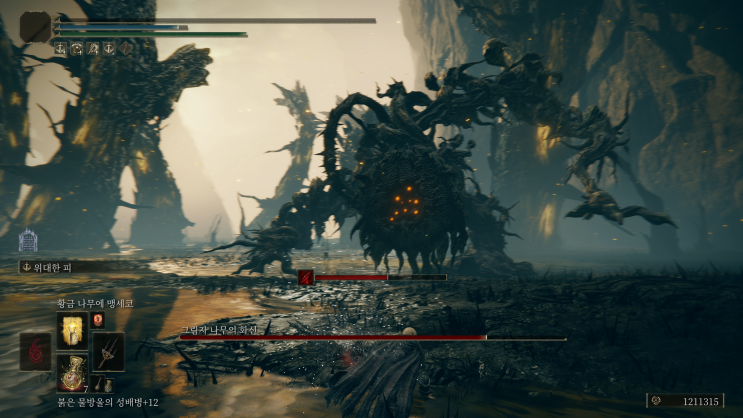743x418 pixels.
Task: Click the summoning cage icon
Action: [28, 241]
